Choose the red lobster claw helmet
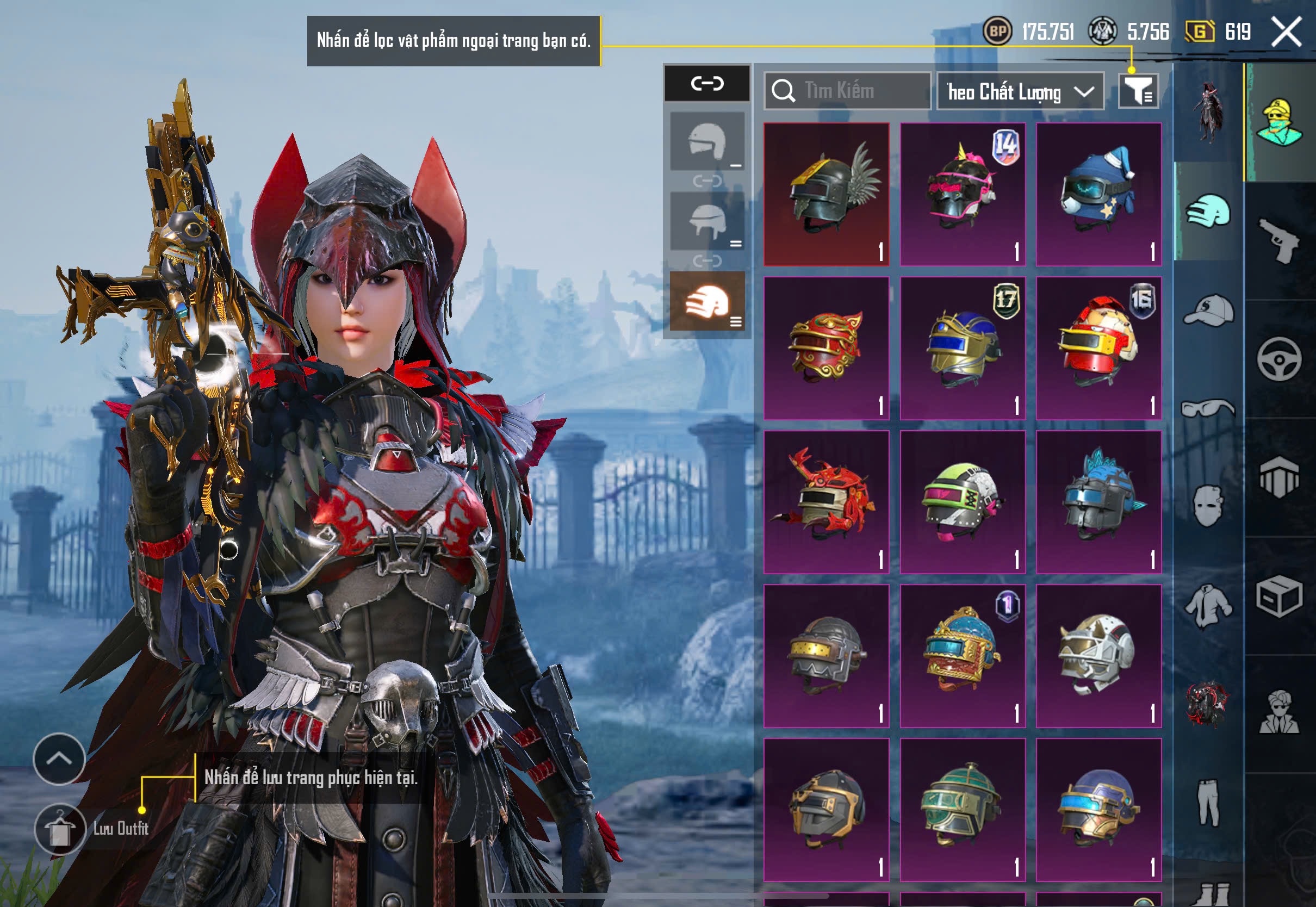 tap(826, 501)
